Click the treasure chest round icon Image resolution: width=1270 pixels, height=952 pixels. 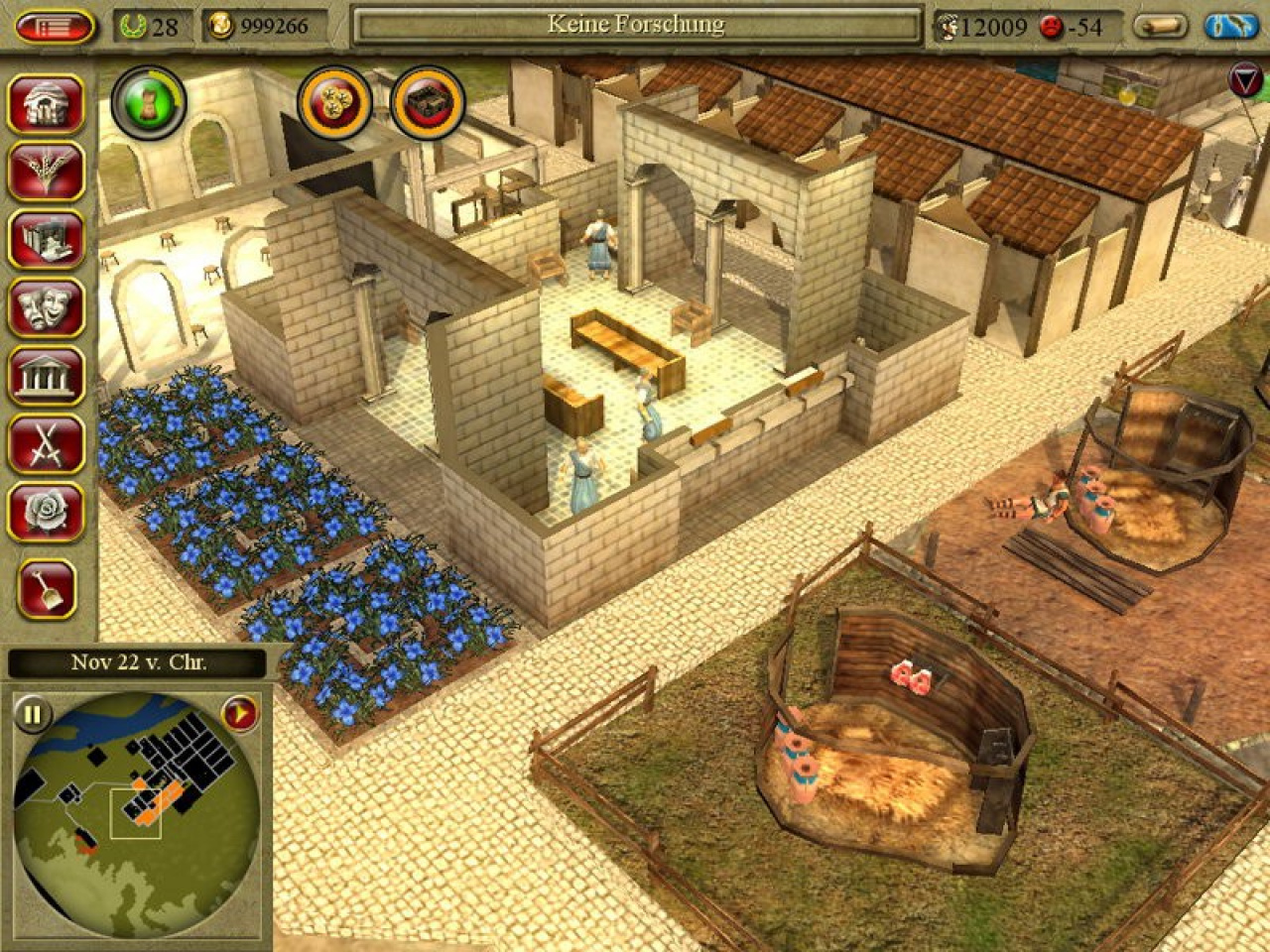tap(429, 101)
